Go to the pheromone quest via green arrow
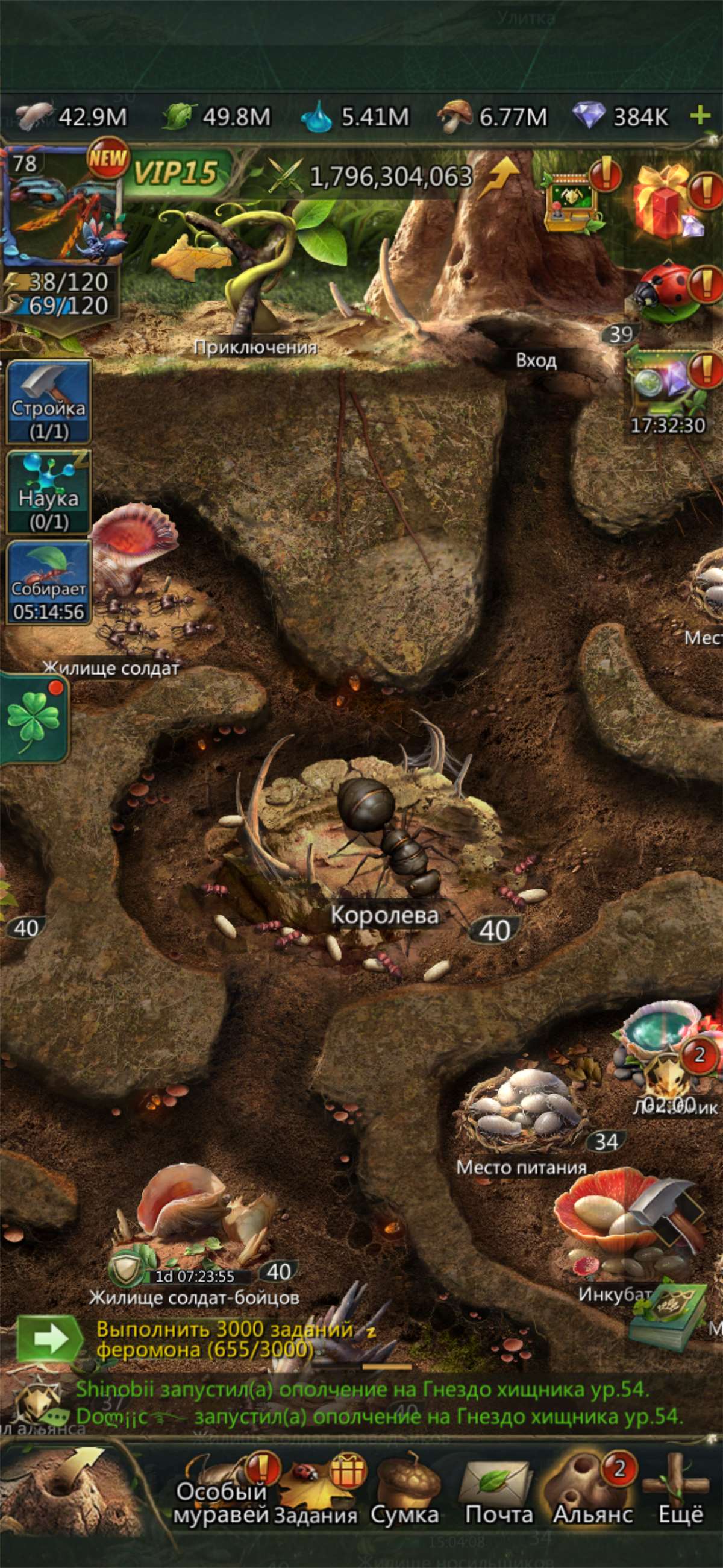Viewport: 723px width, 1568px height. pos(50,1339)
